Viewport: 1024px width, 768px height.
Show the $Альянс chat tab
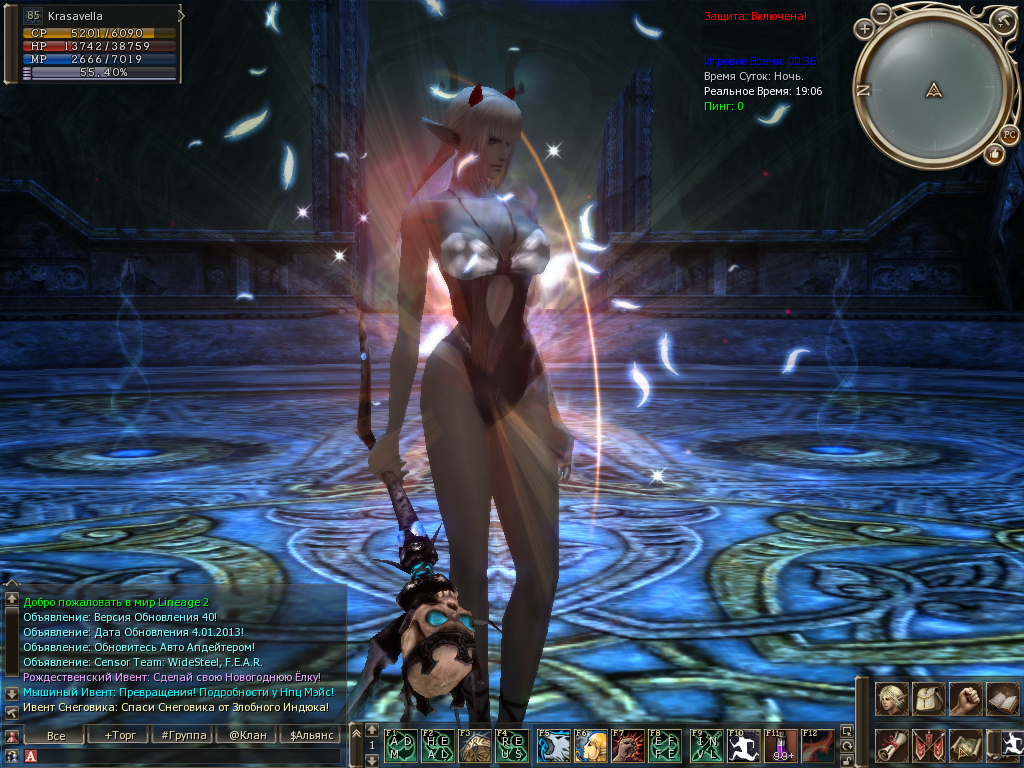coord(310,736)
